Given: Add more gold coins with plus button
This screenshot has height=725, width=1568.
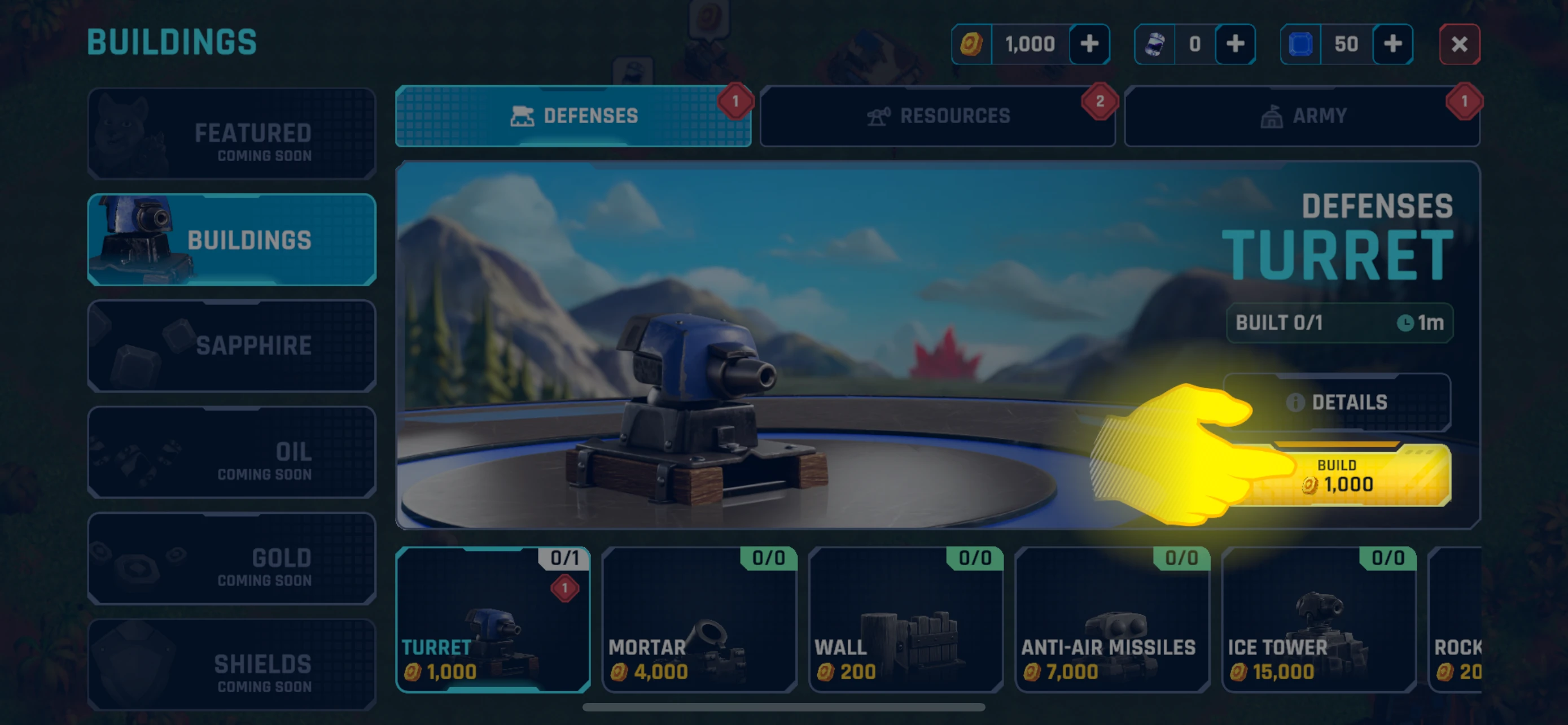Looking at the screenshot, I should pyautogui.click(x=1089, y=44).
